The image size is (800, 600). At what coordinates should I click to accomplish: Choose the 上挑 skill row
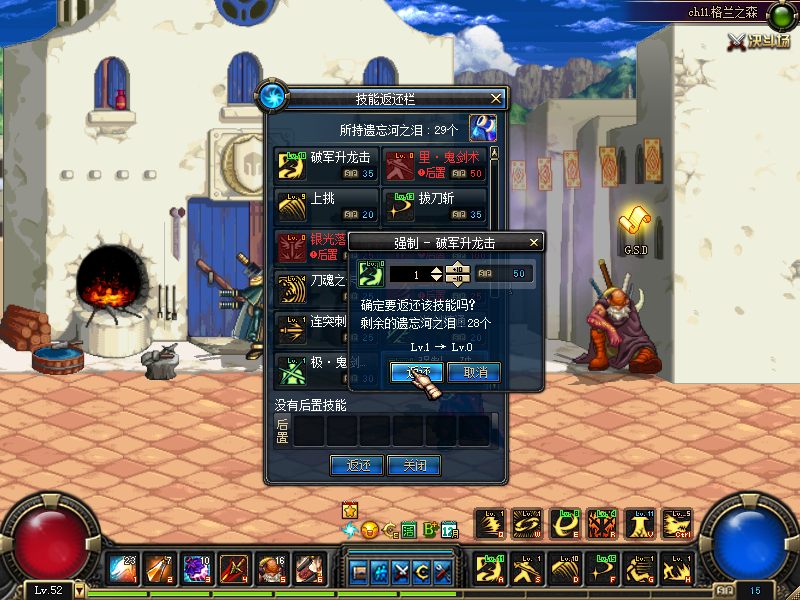326,206
